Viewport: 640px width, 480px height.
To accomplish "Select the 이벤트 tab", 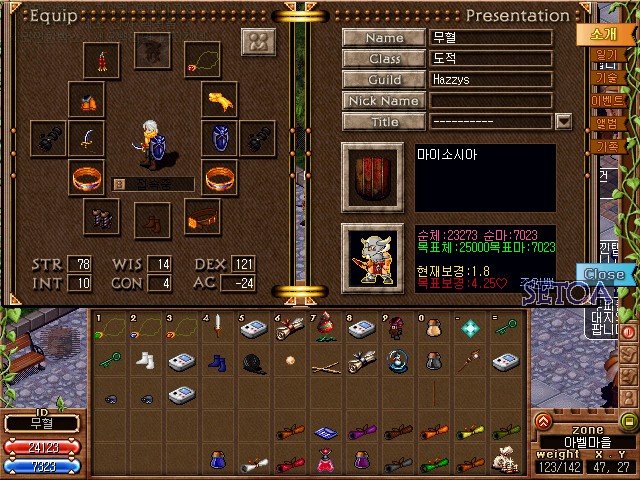I will [607, 100].
